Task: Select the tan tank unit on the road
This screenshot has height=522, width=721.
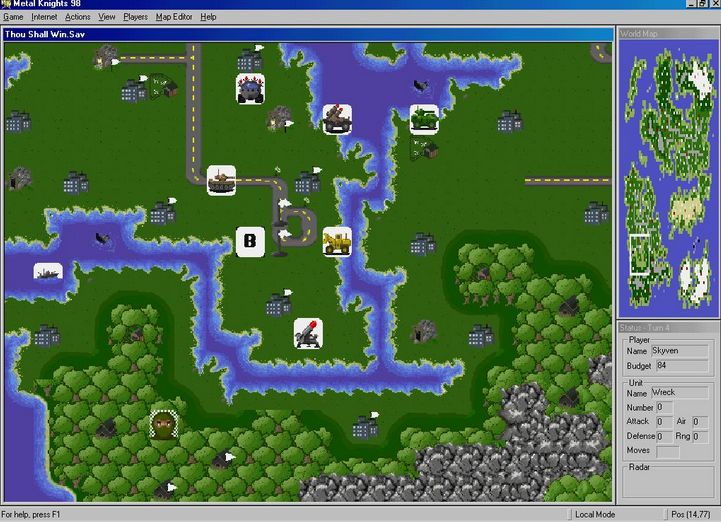Action: (x=221, y=180)
